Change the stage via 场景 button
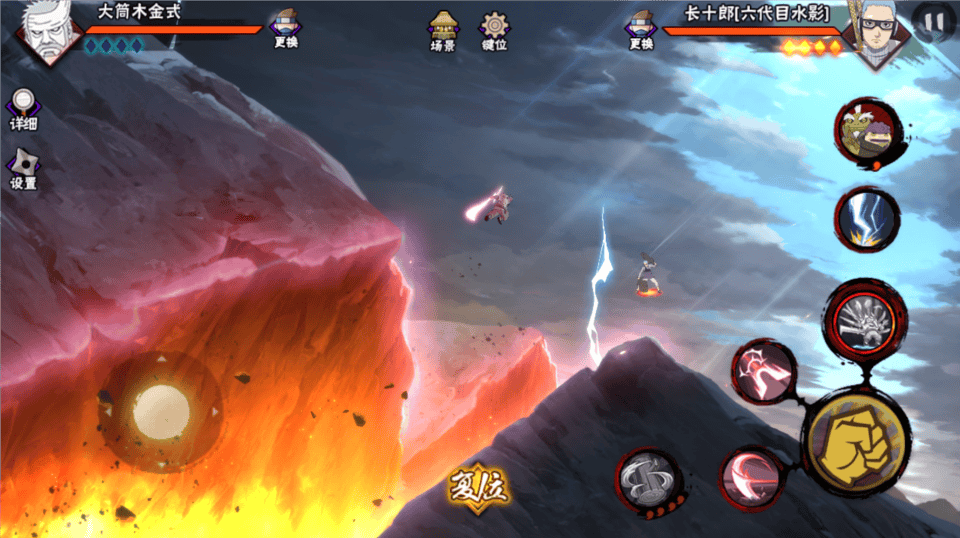The height and width of the screenshot is (538, 960). coord(443,30)
